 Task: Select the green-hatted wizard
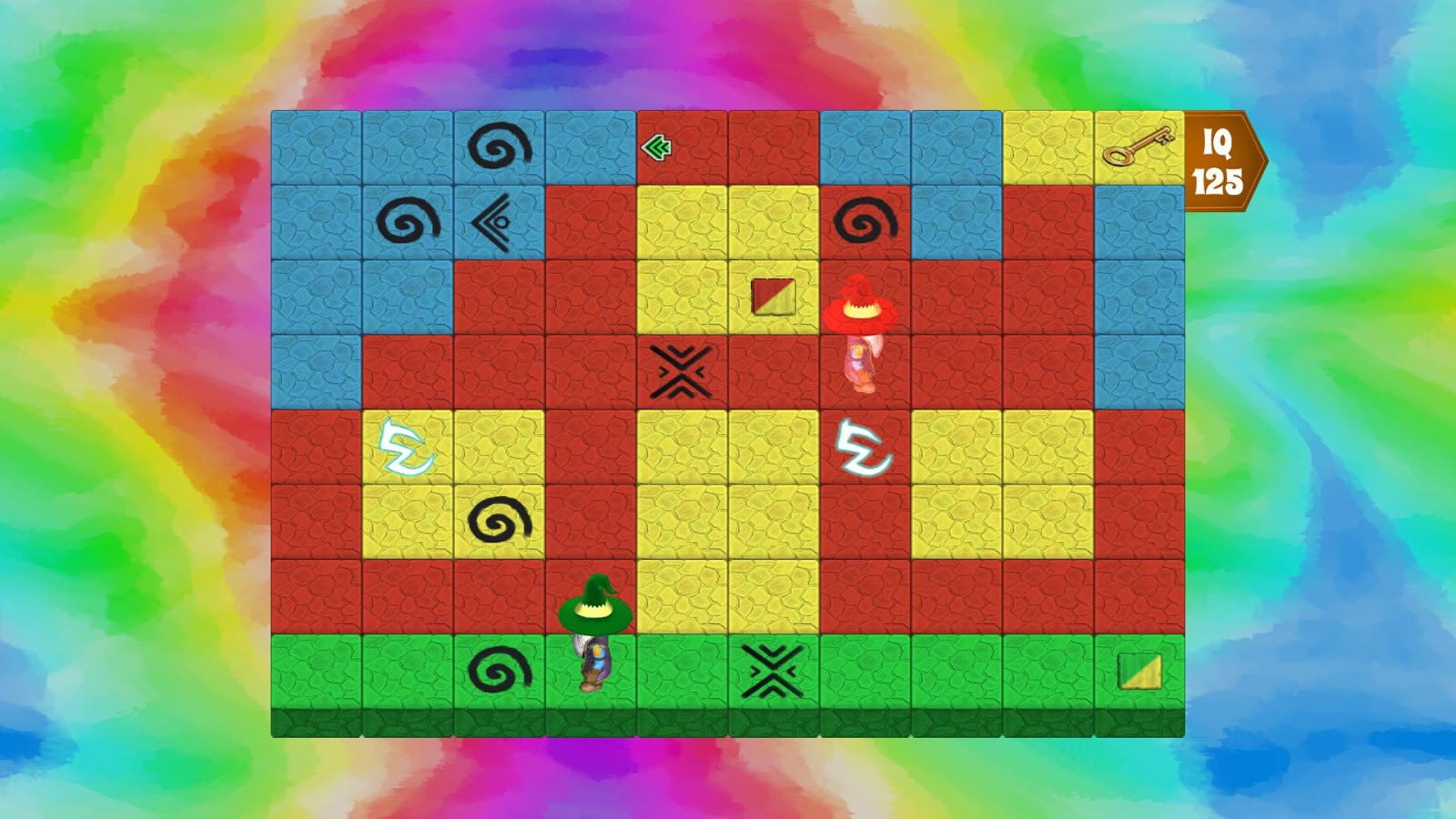coord(593,628)
